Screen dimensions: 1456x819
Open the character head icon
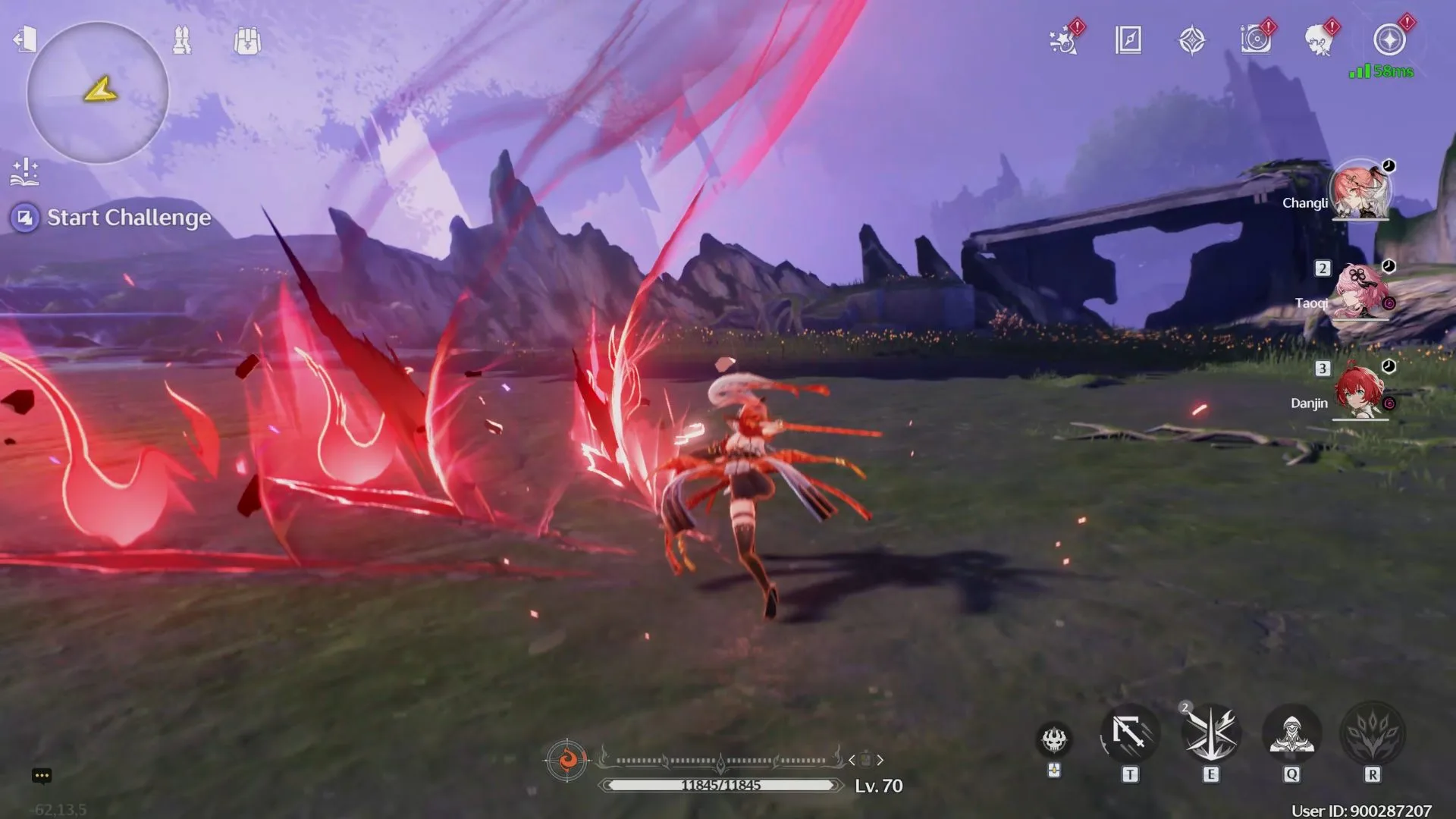[1320, 40]
